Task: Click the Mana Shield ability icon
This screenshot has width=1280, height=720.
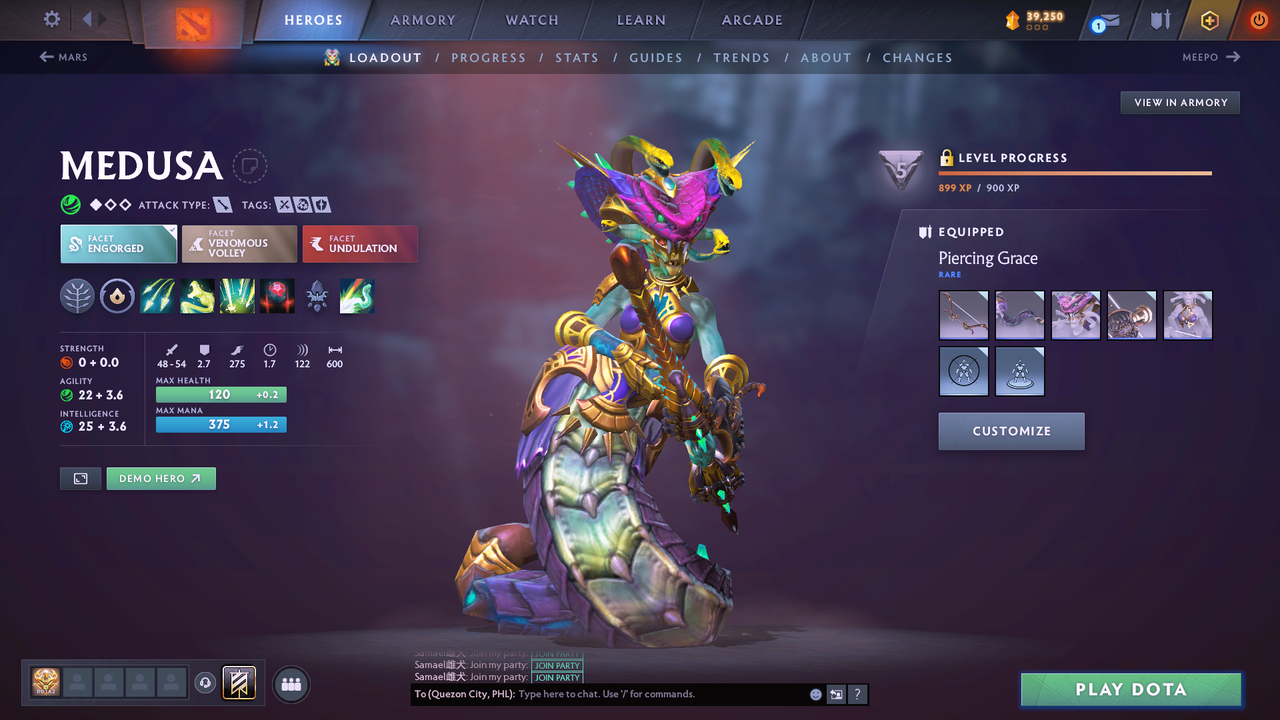Action: pos(236,296)
